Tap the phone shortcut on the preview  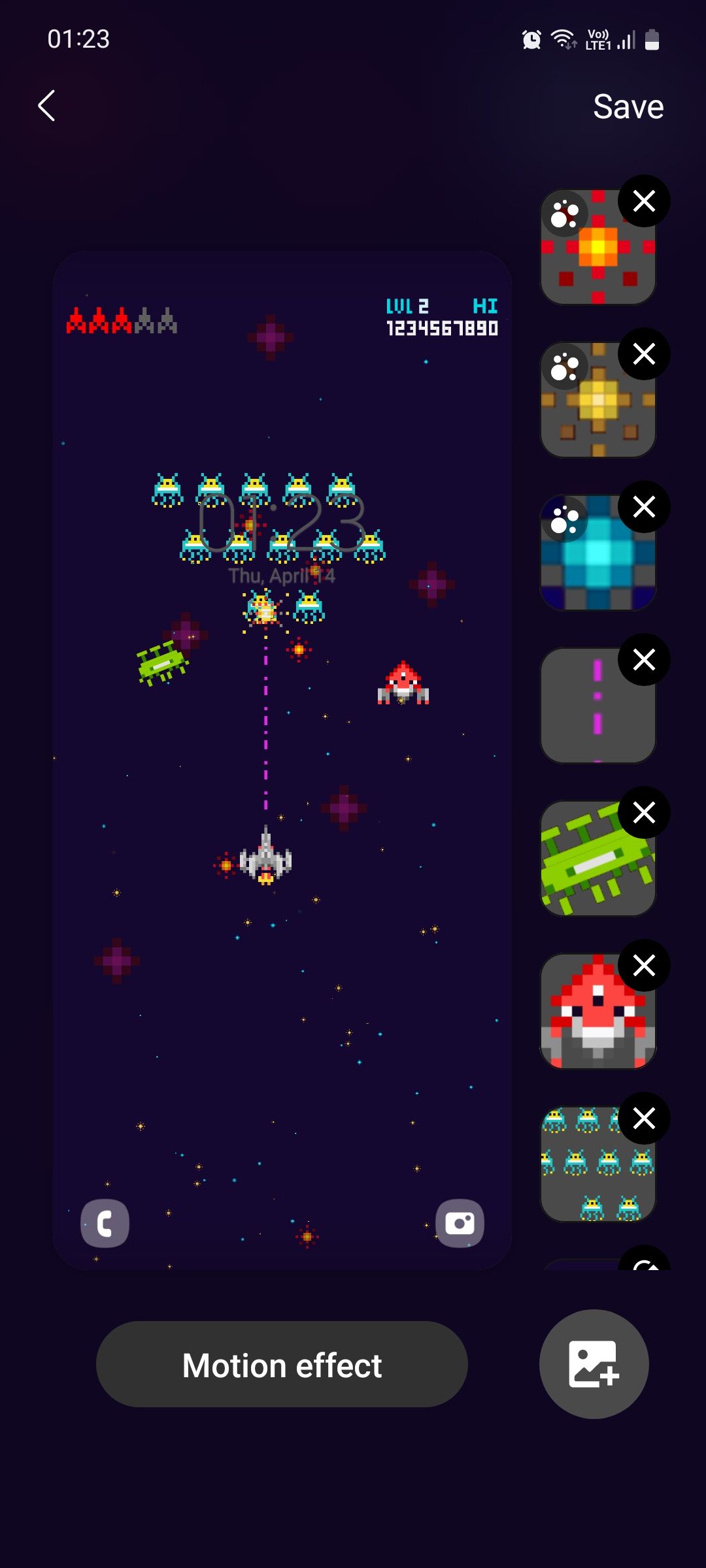click(105, 1223)
